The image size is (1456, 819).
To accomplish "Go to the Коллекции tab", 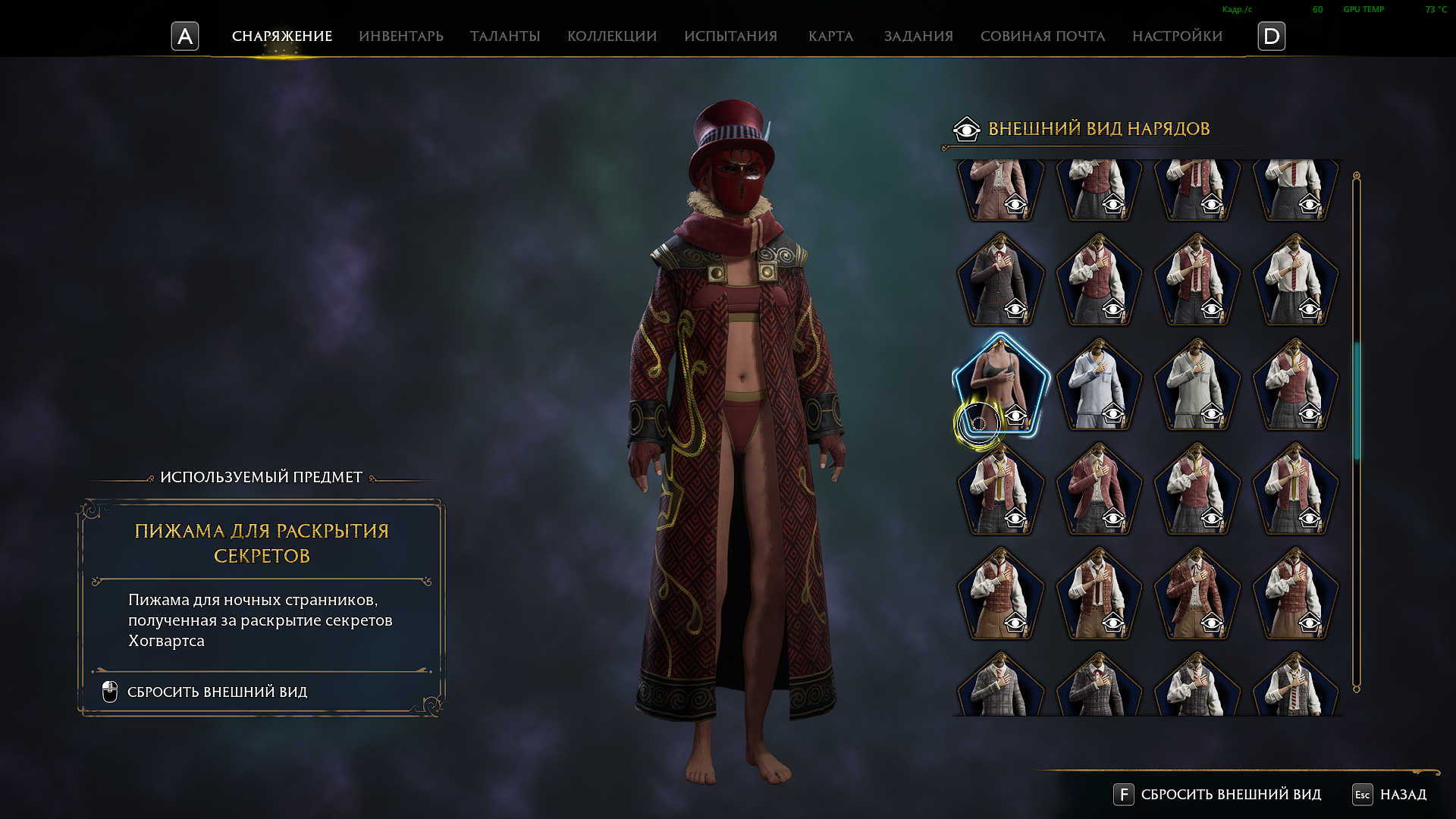I will point(612,36).
